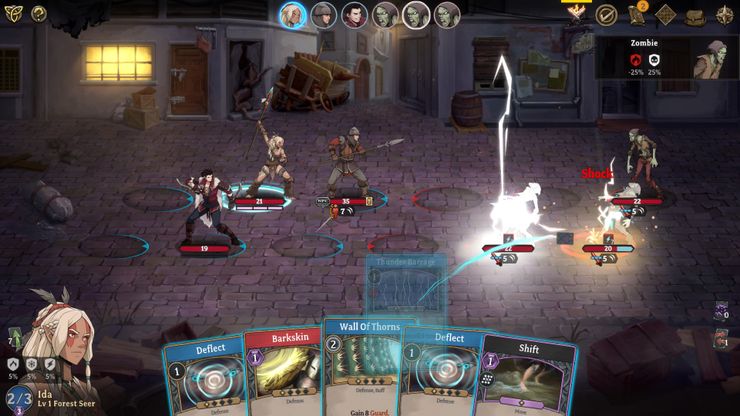Open the triquetra menu icon

tap(12, 14)
